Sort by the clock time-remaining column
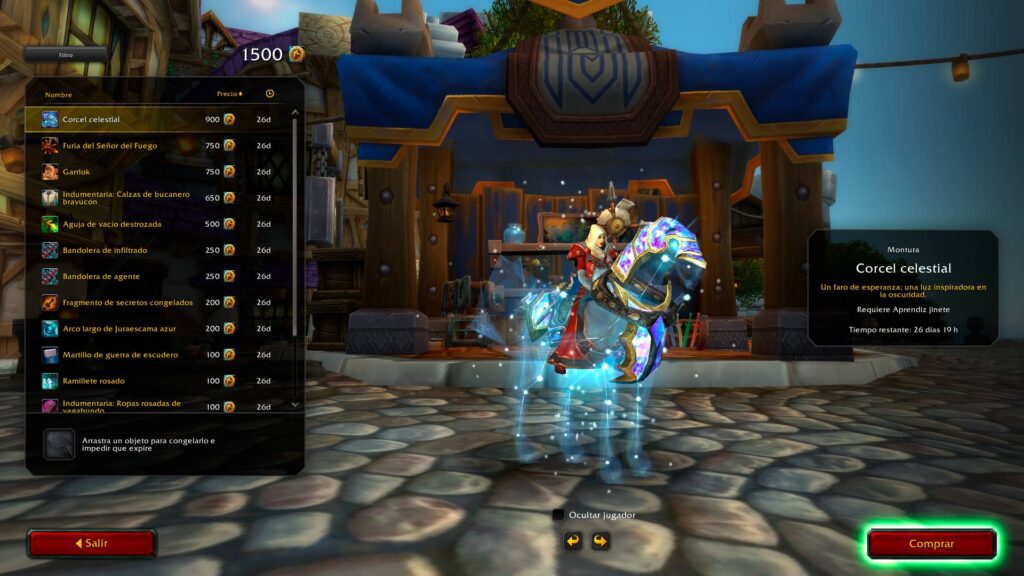Screen dimensions: 1024x576 [270, 94]
